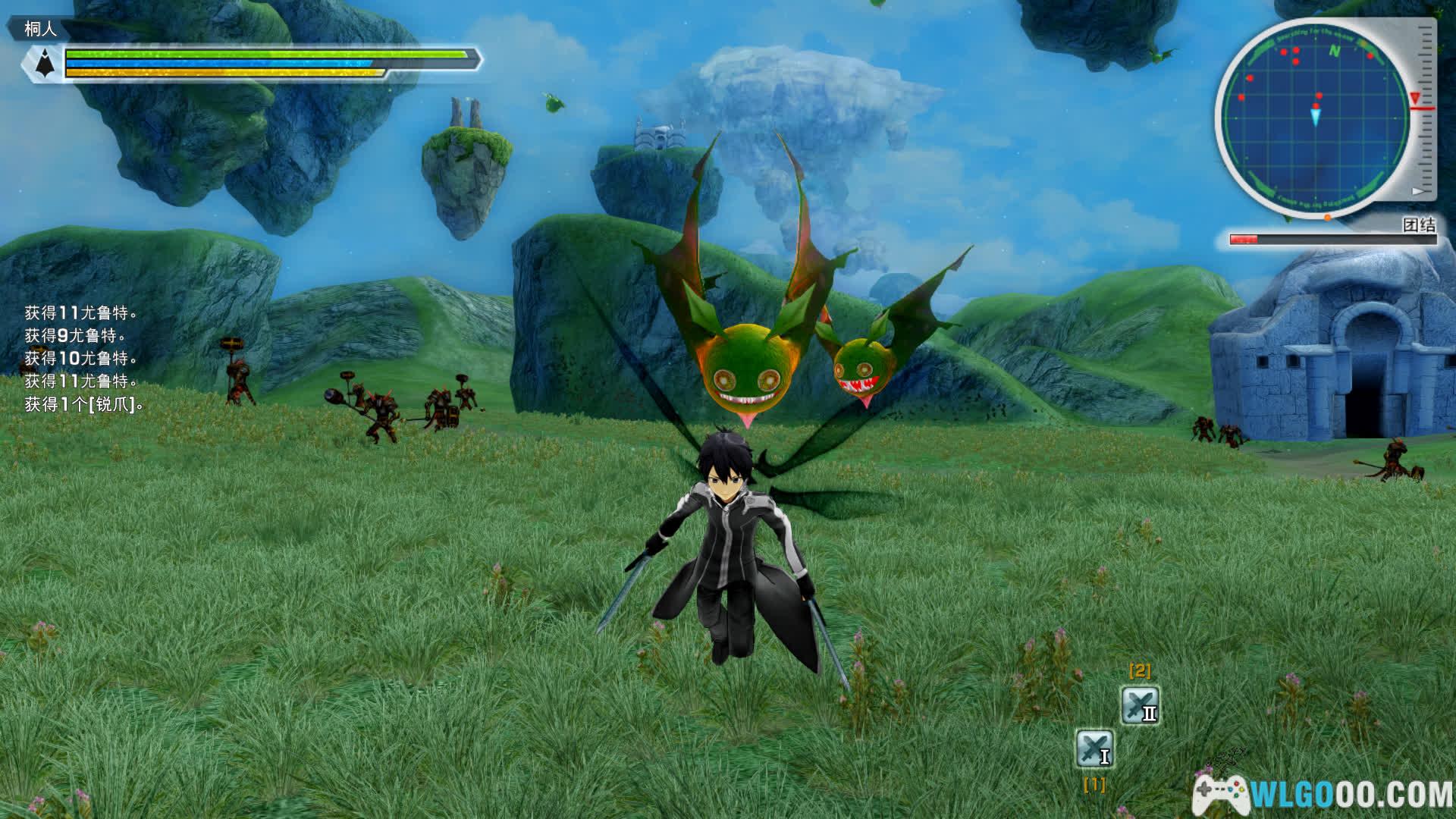
Task: Activate the sword skill II icon
Action: coord(1140,705)
